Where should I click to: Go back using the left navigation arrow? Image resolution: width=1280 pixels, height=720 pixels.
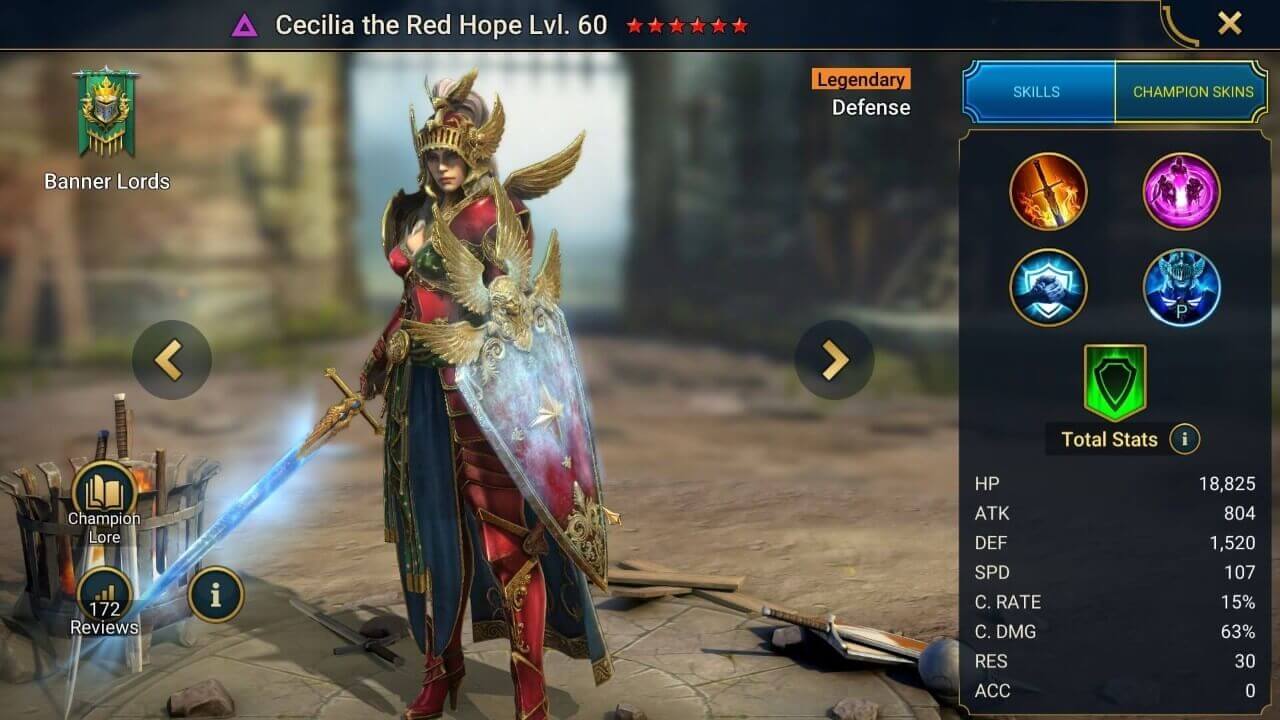coord(170,360)
